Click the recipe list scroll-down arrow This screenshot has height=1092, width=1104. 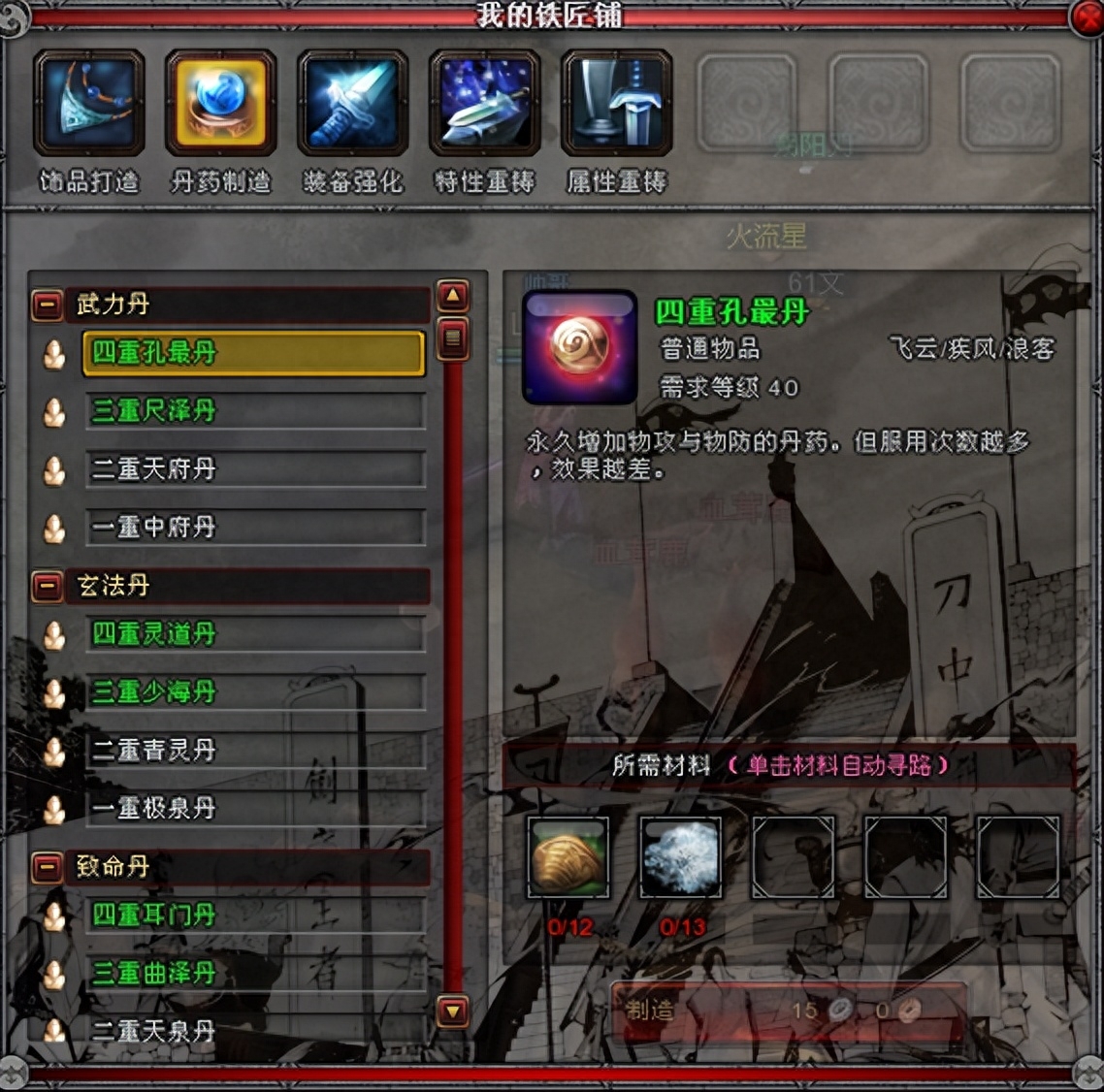453,1012
